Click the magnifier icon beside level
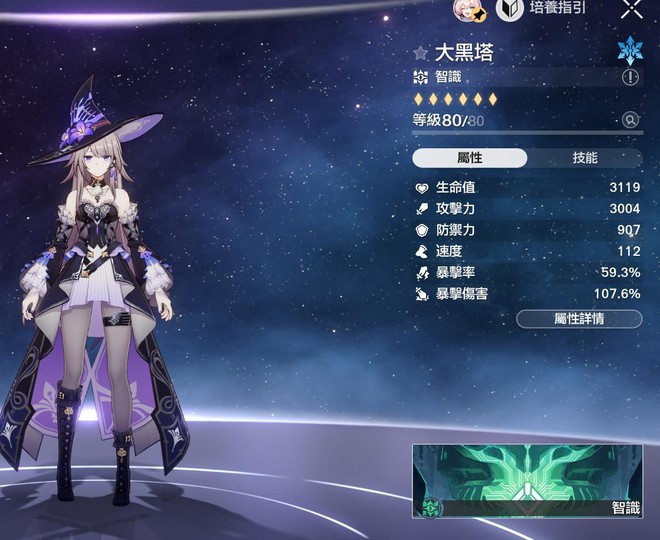Image resolution: width=660 pixels, height=540 pixels. click(630, 120)
